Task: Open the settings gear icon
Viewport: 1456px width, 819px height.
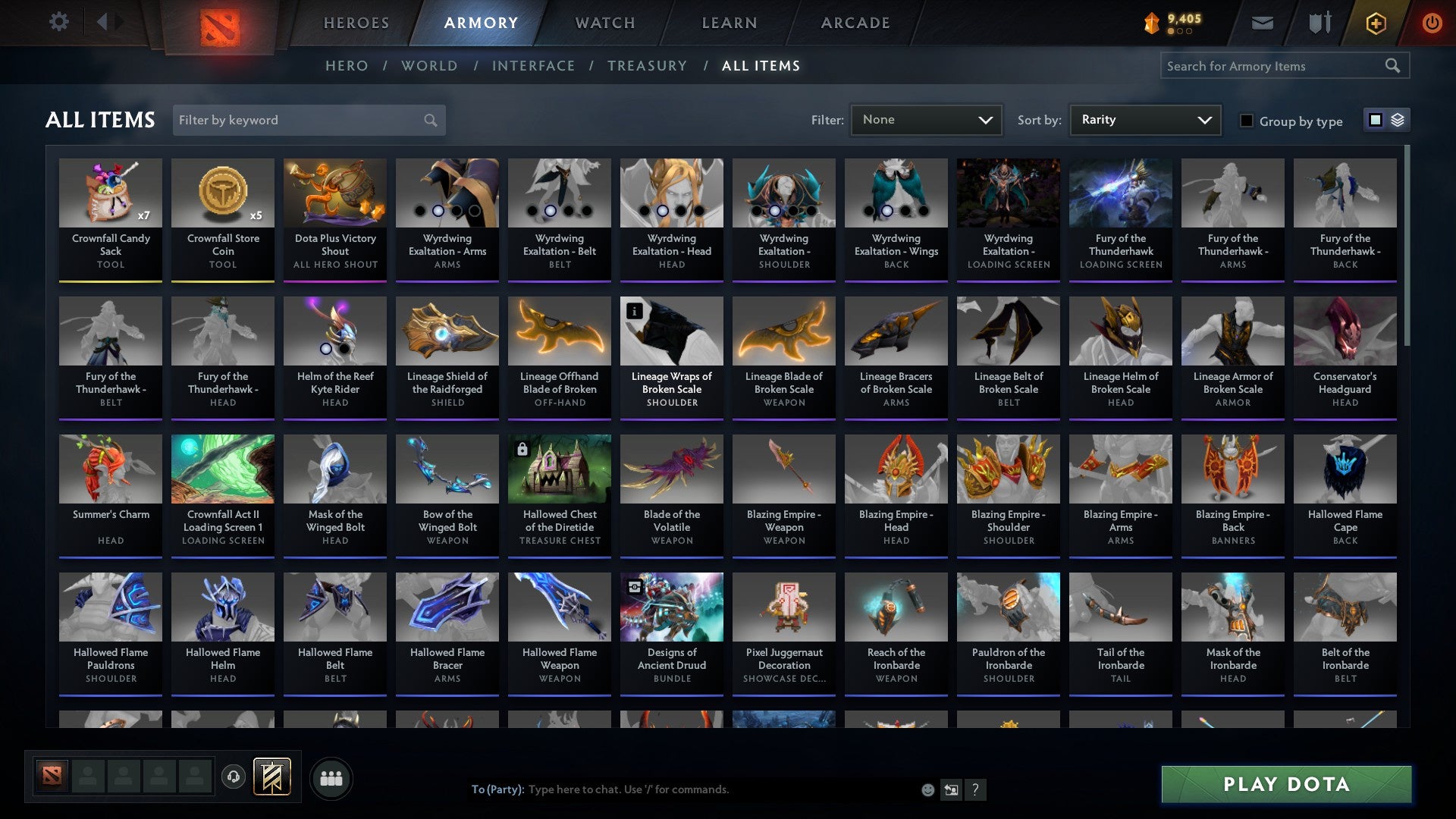Action: (58, 22)
